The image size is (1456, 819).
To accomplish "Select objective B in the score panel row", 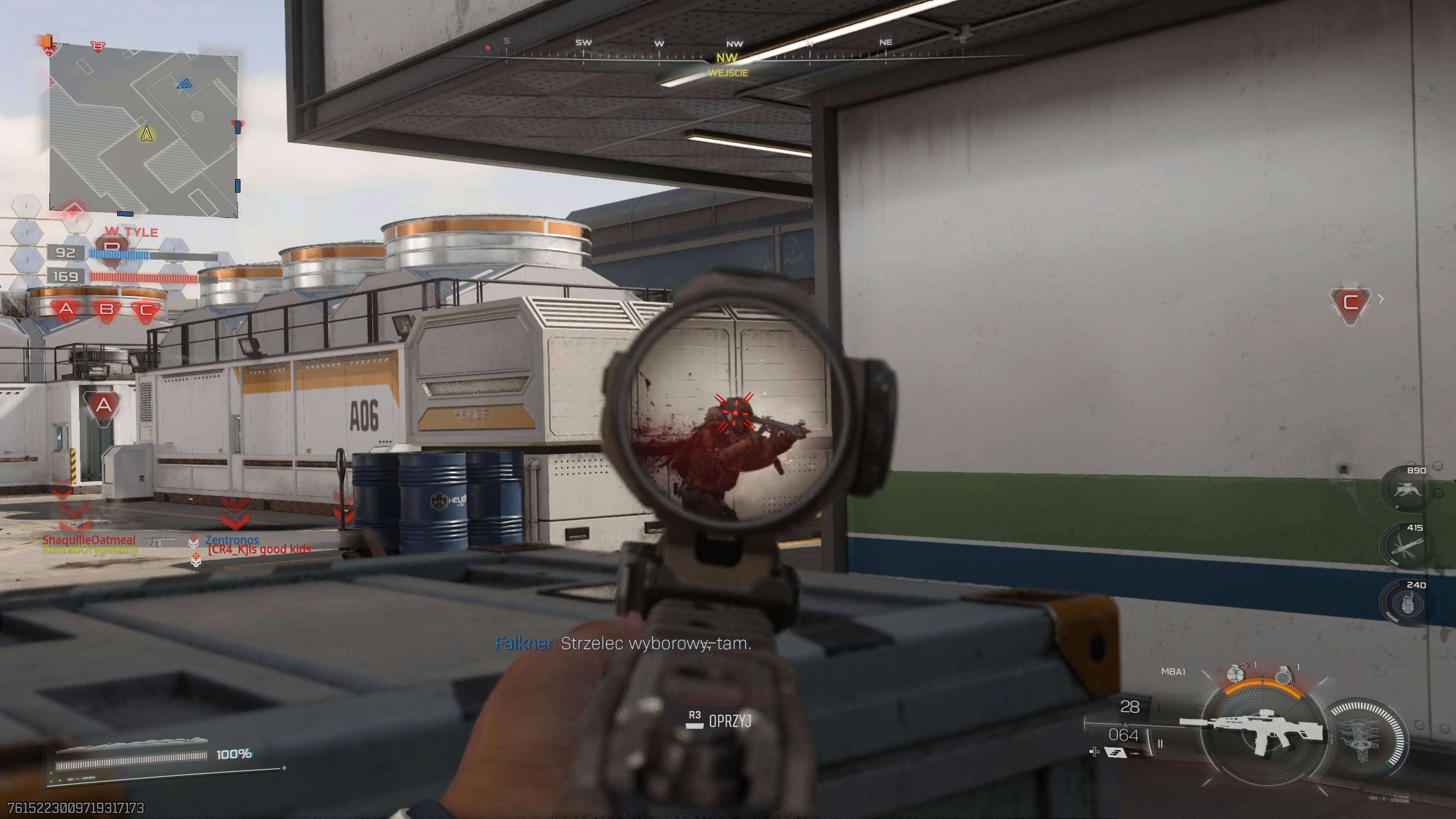I will [106, 310].
